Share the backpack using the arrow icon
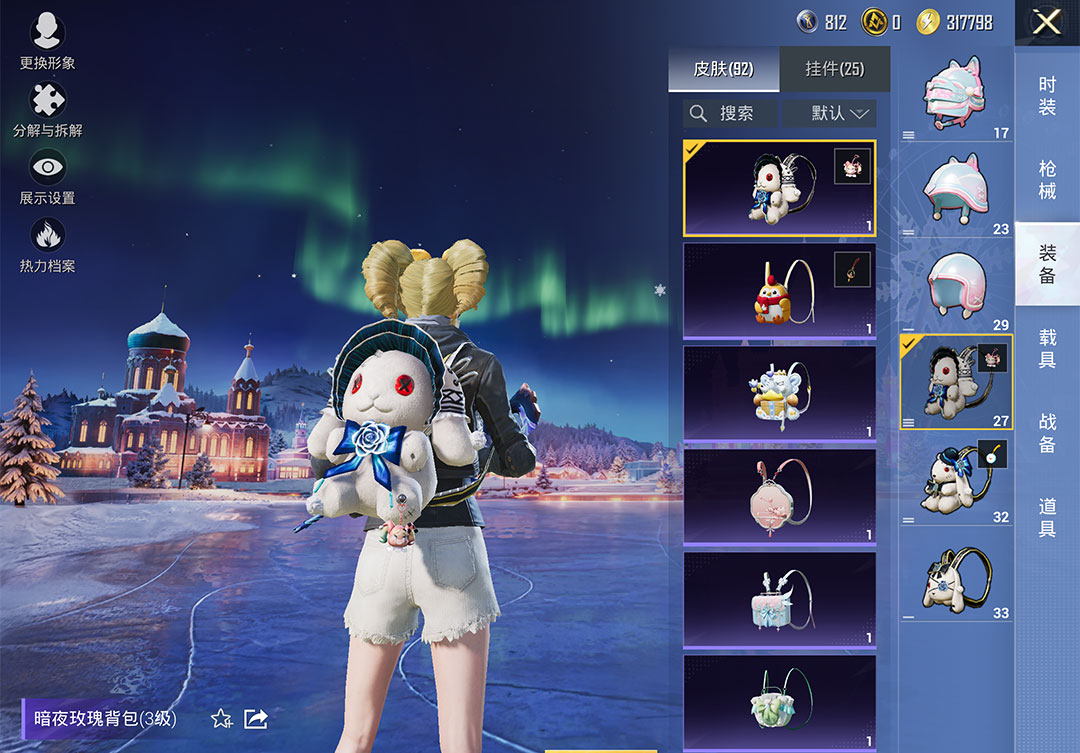Screen dimensions: 1080x753 point(256,718)
